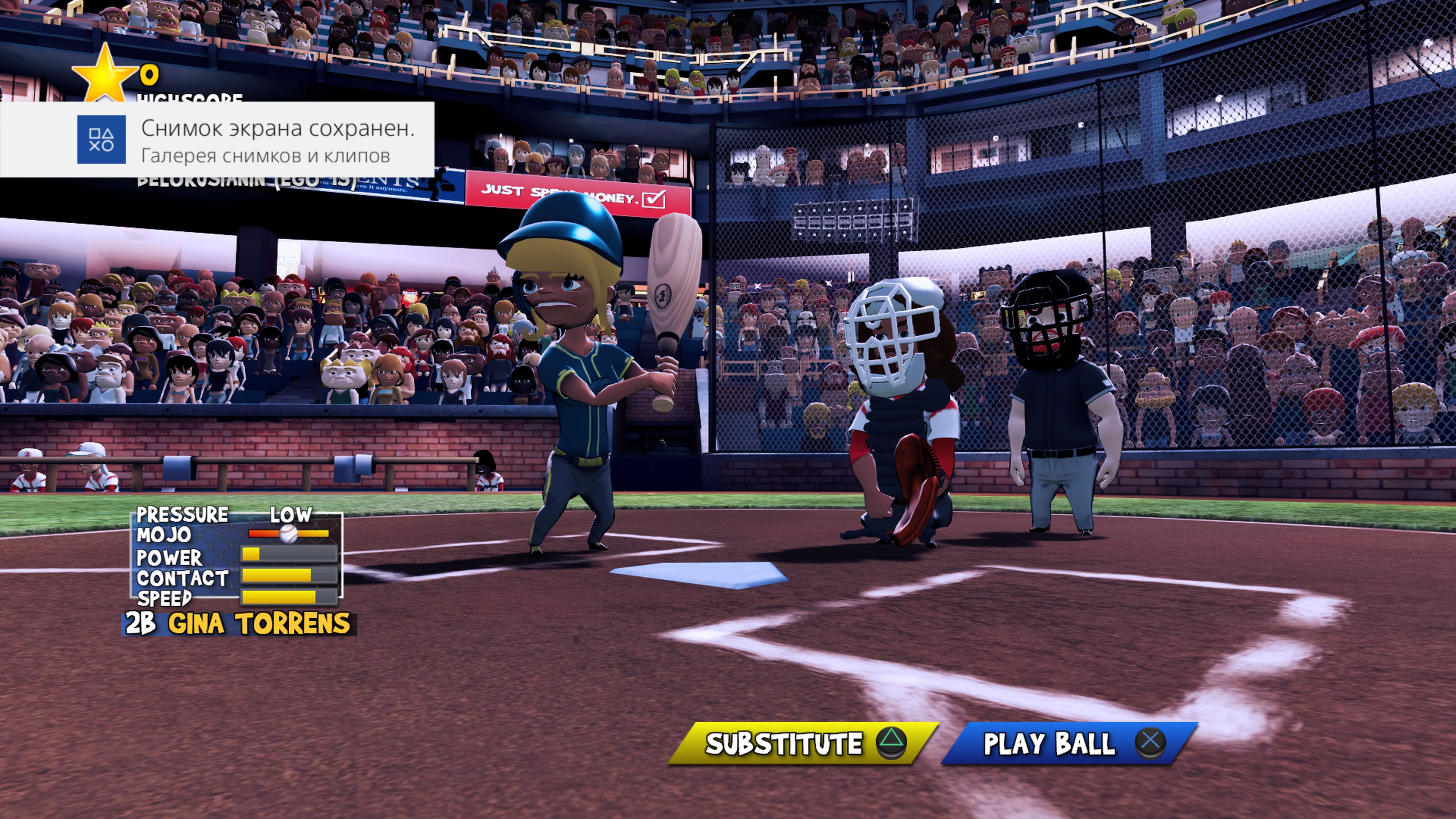Image resolution: width=1456 pixels, height=819 pixels.
Task: Choose the yellow Substitute button
Action: click(803, 743)
